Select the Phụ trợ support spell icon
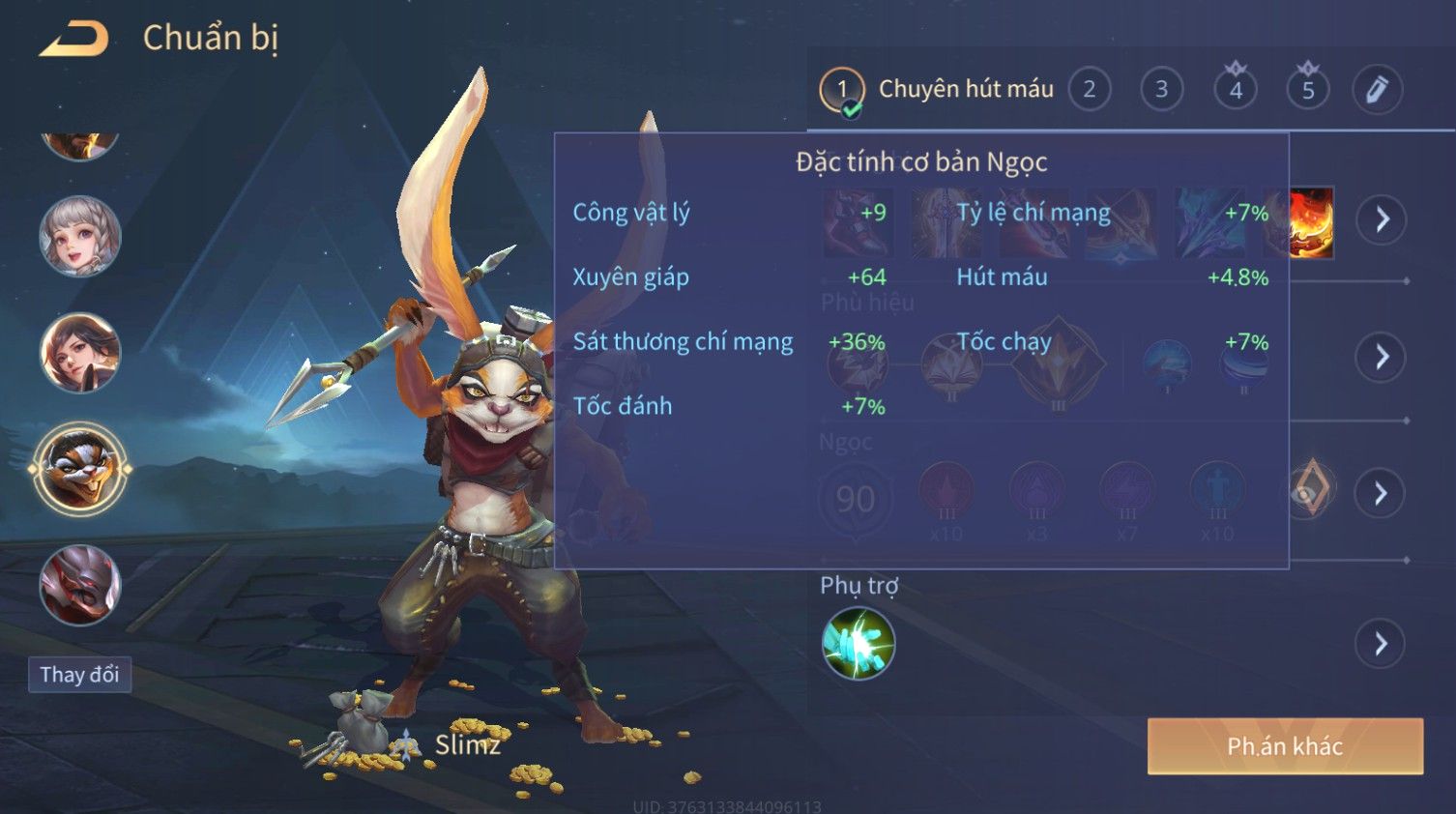The image size is (1456, 814). click(858, 643)
